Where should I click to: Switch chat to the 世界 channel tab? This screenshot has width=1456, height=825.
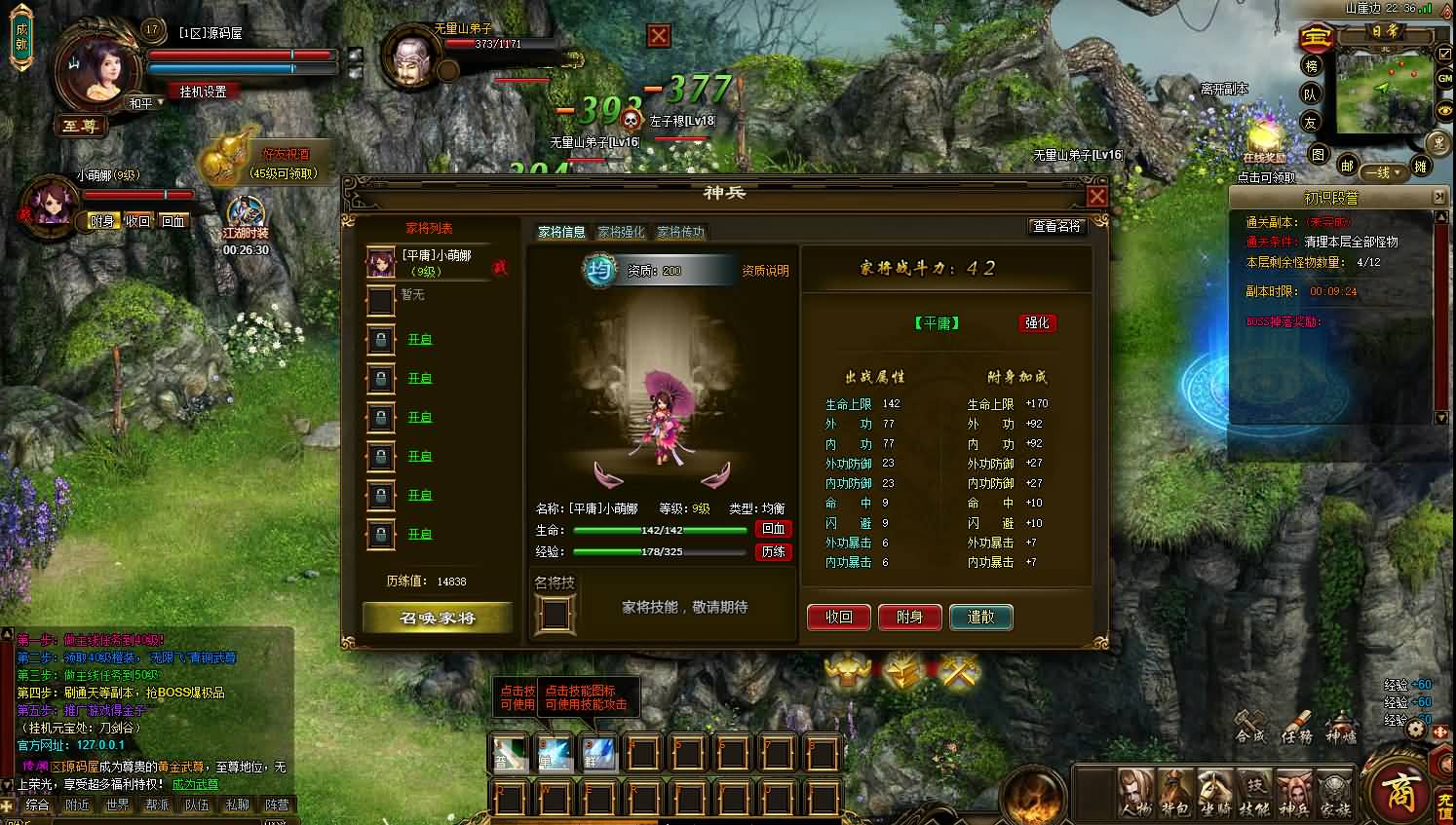pos(118,806)
